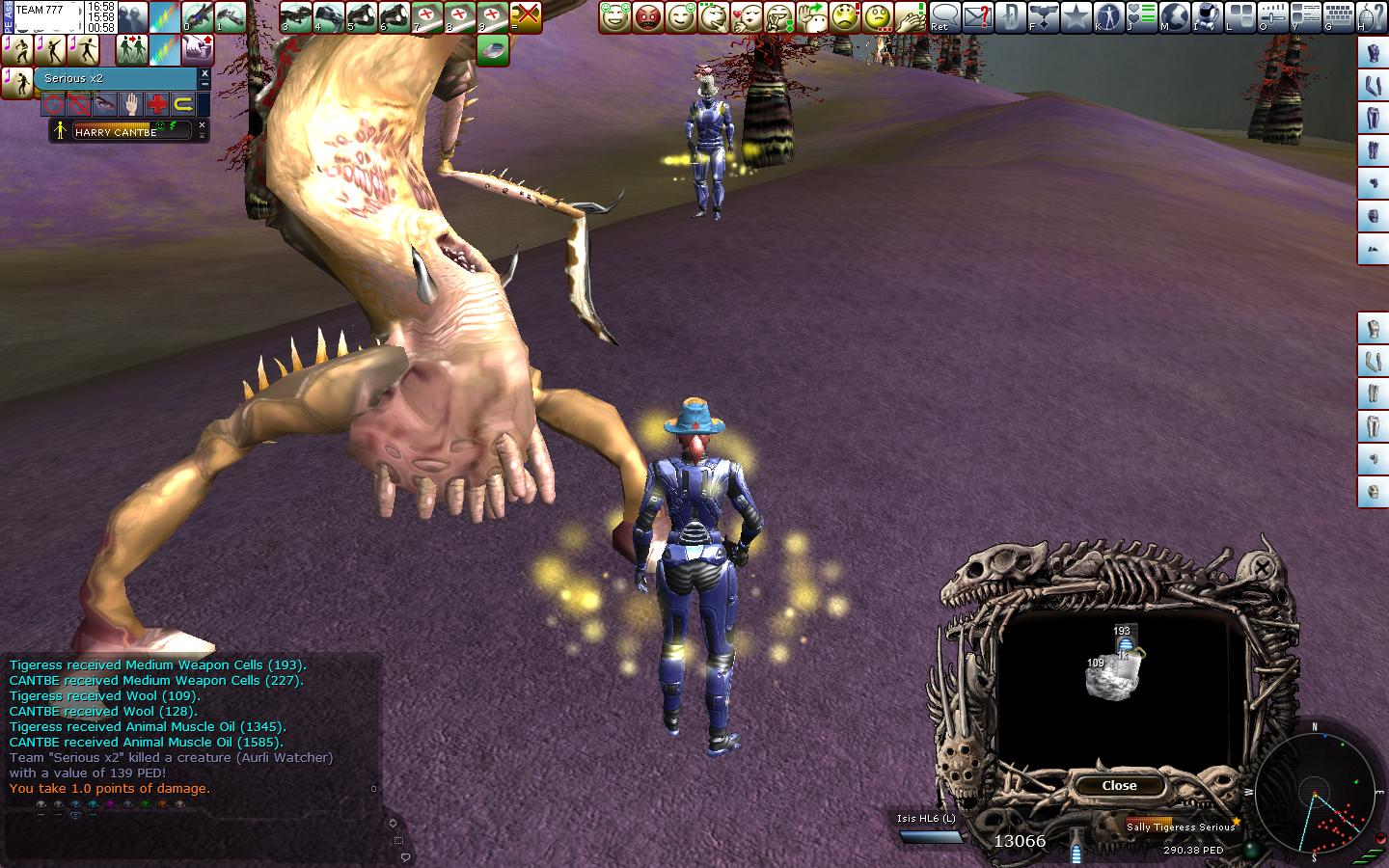Click the X on the loot frame
Viewport: 1389px width, 868px height.
[x=1261, y=568]
